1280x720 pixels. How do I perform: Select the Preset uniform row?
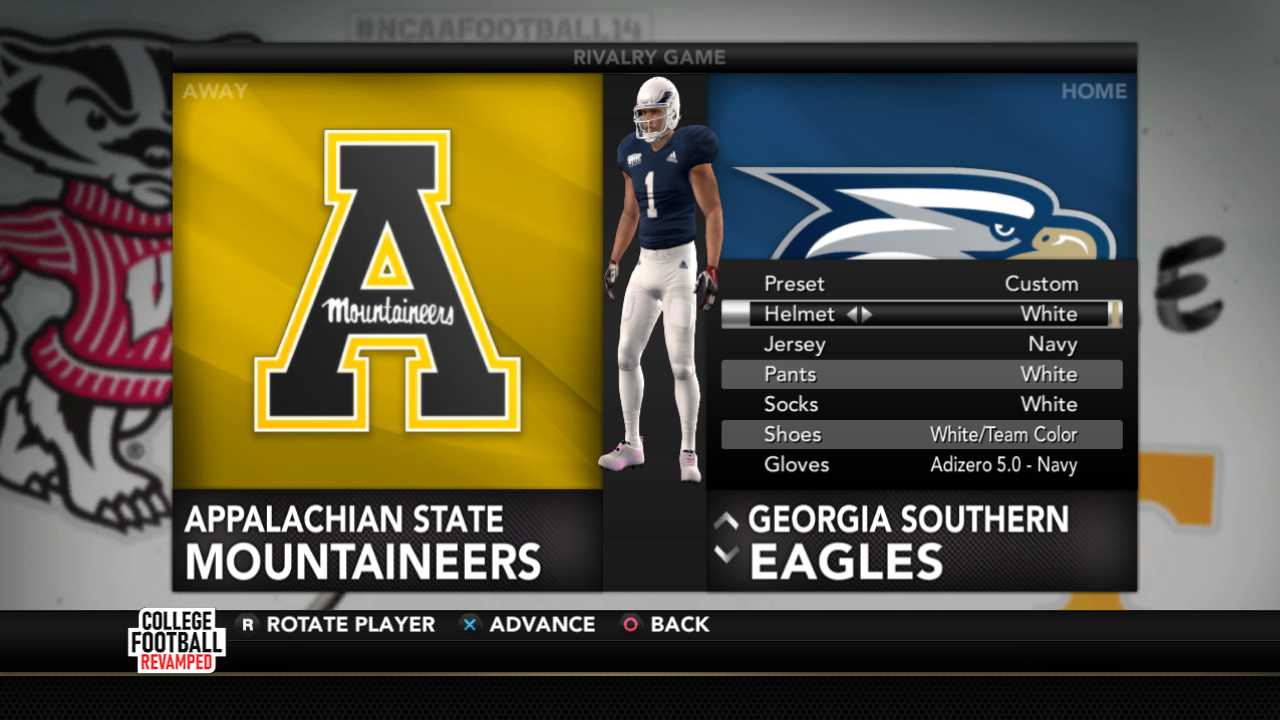click(920, 284)
